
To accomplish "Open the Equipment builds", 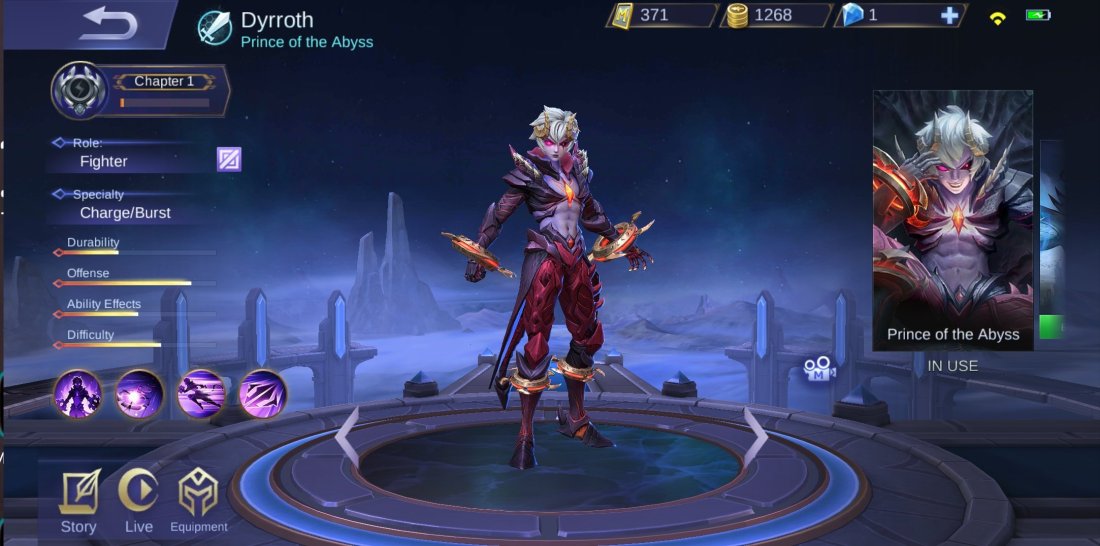I will 198,502.
